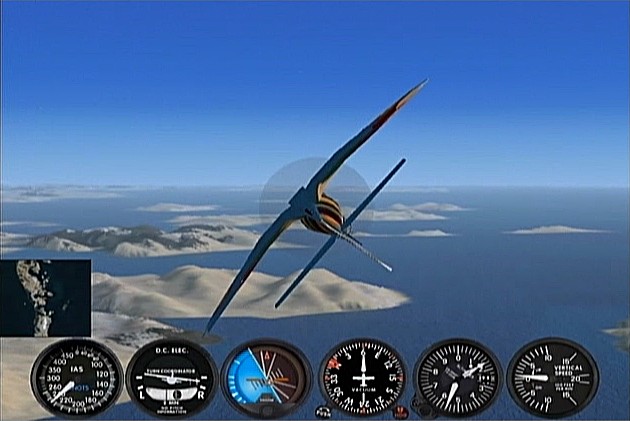Click the IAS airspeed indicator gauge

[x=76, y=379]
